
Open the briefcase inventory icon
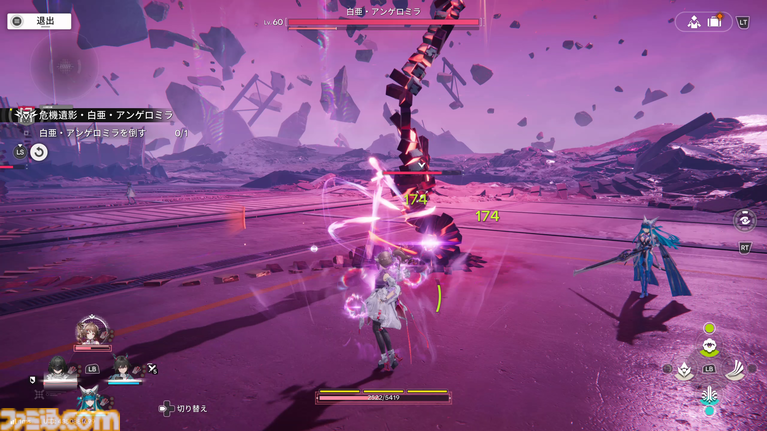point(716,21)
